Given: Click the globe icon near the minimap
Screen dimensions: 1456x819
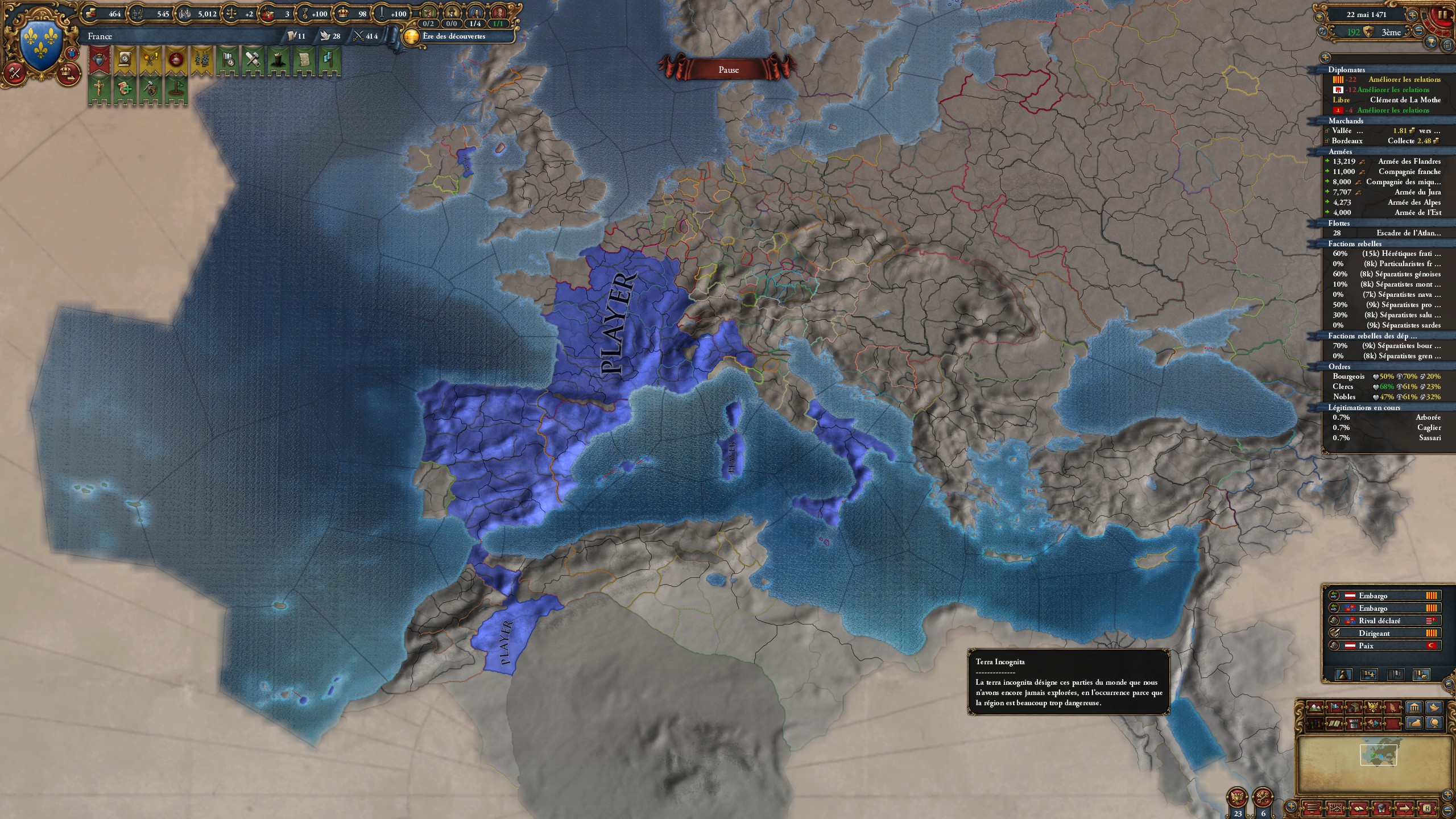Looking at the screenshot, I should 1436,723.
